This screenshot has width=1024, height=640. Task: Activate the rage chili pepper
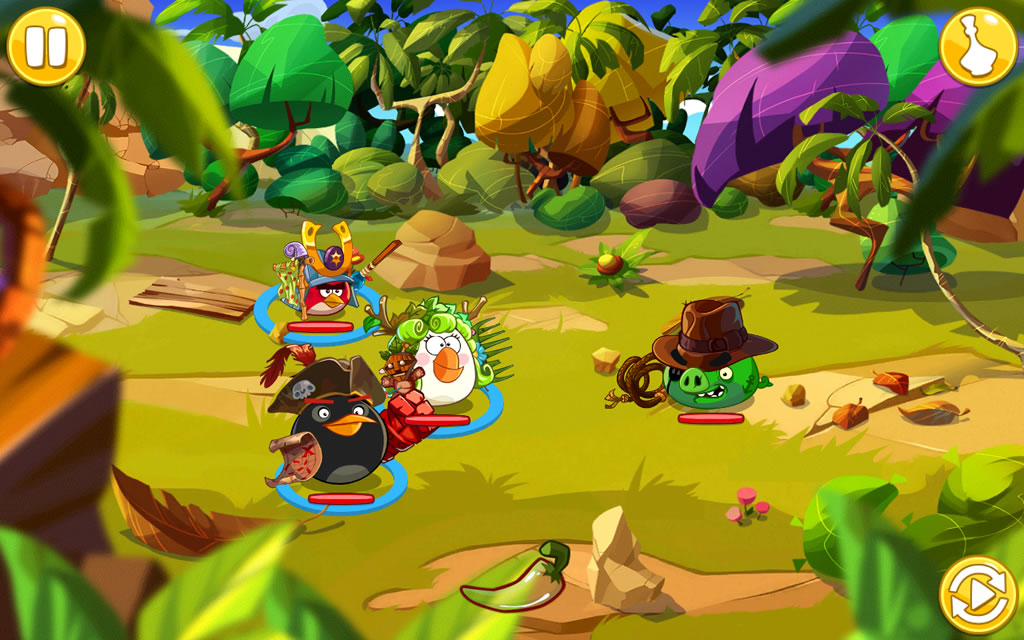[x=517, y=579]
